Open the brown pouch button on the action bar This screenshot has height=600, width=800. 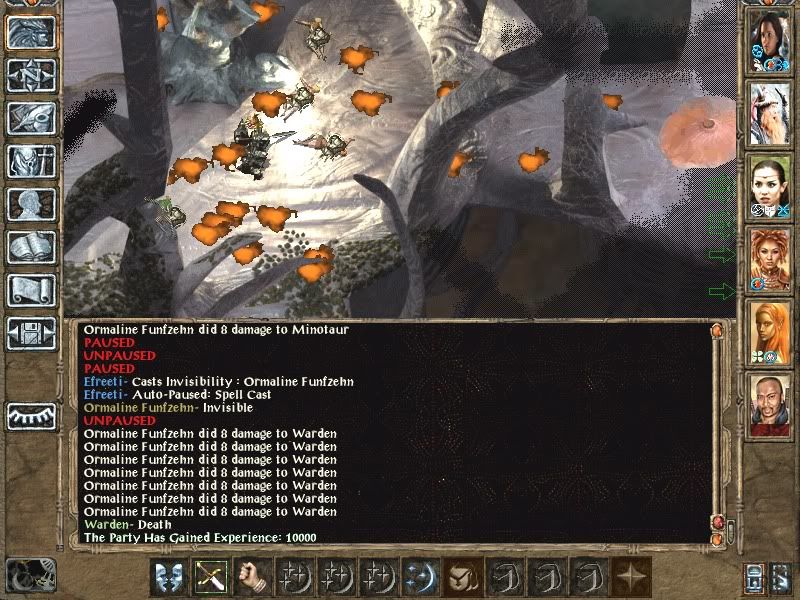(462, 576)
